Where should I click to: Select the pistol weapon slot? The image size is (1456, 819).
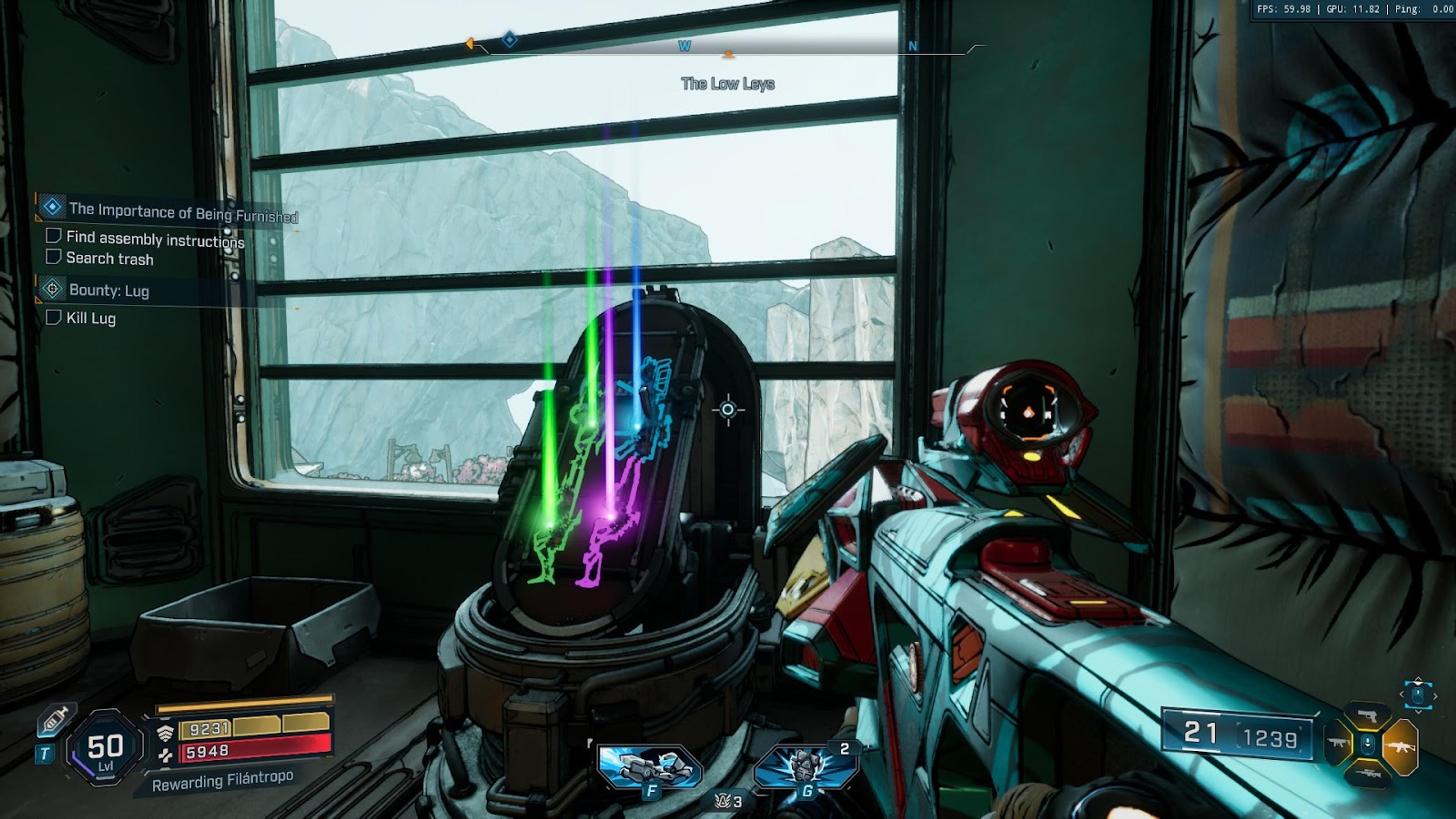(x=1367, y=716)
